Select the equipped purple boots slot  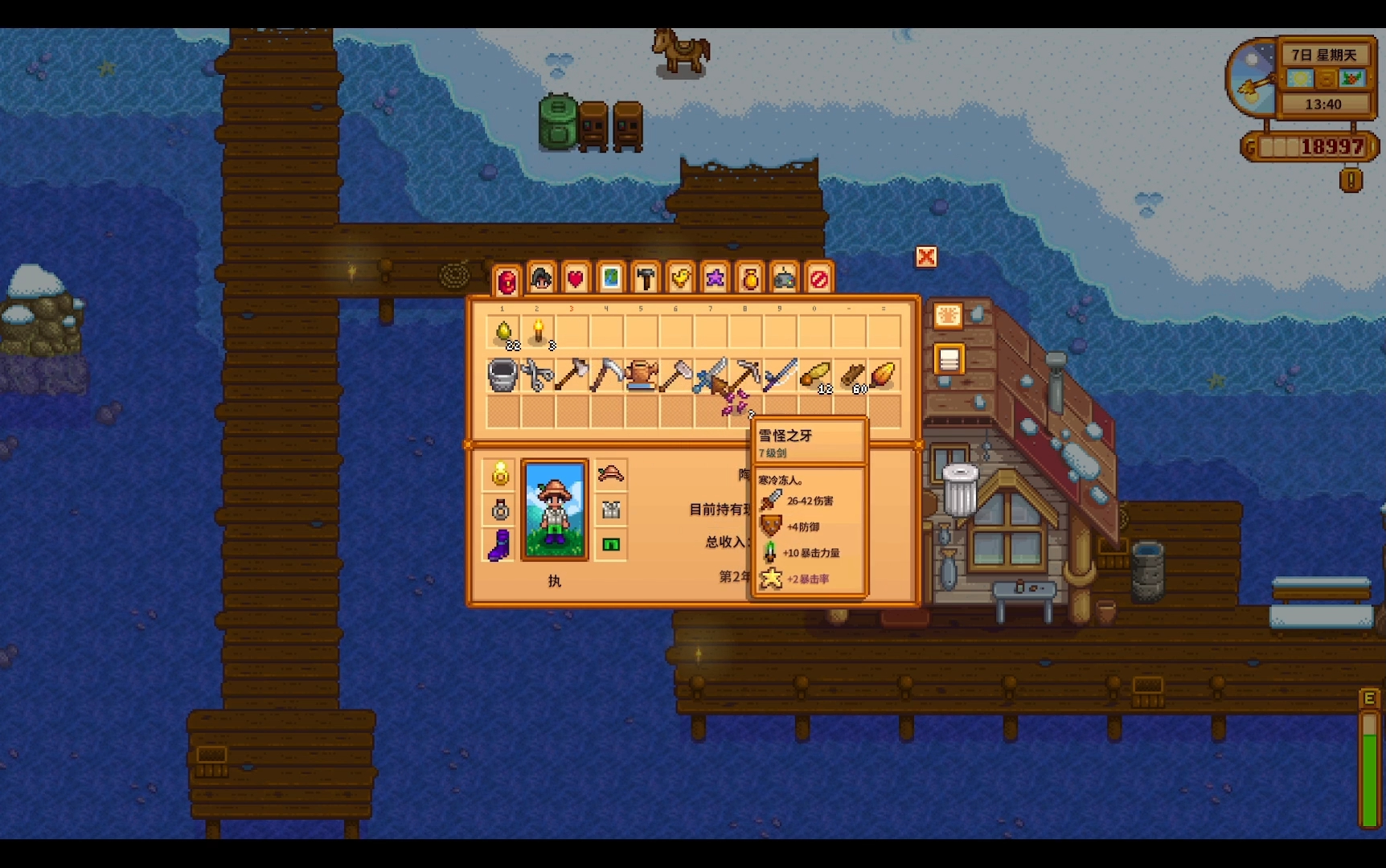500,545
